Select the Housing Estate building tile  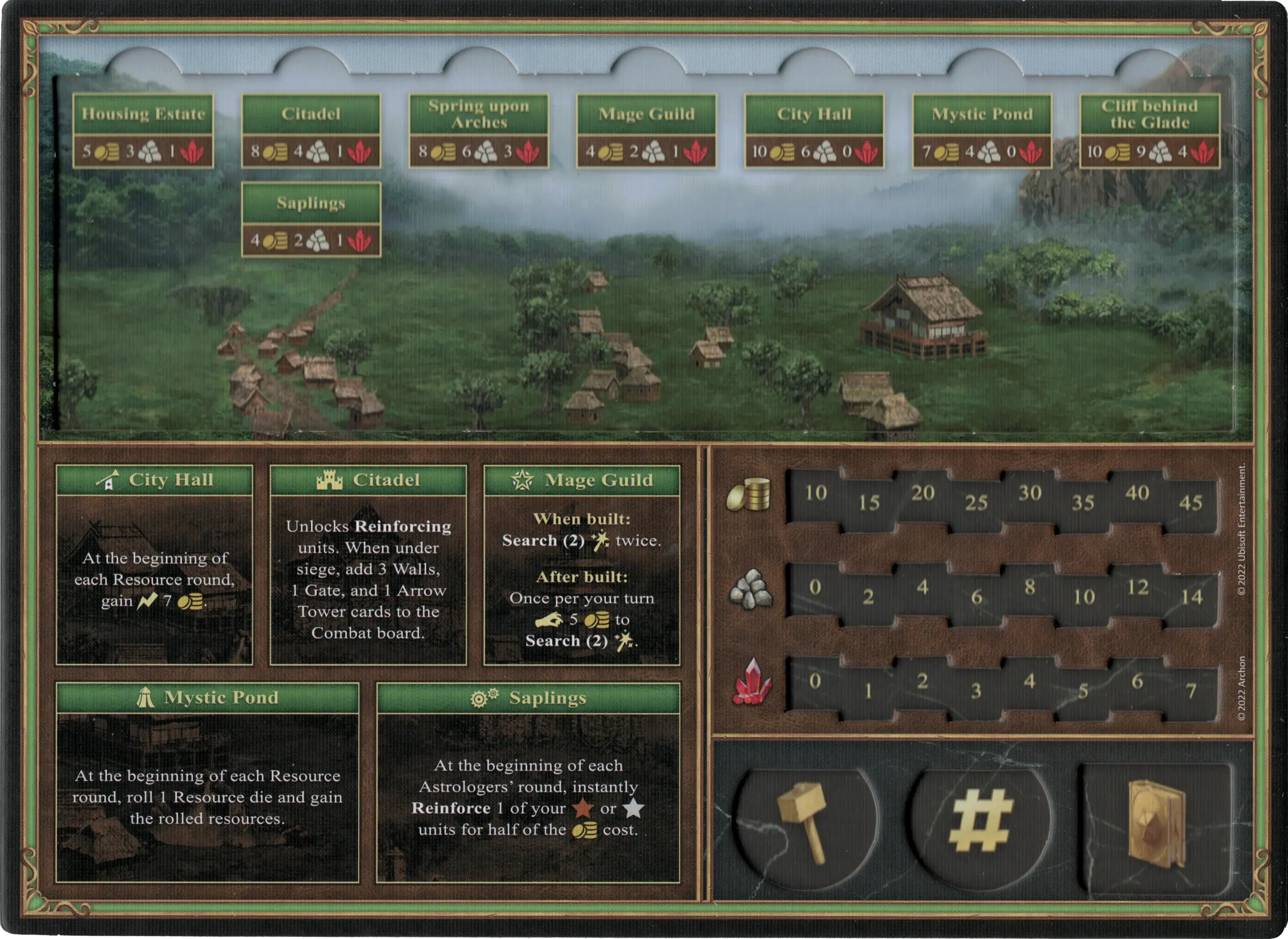(143, 131)
